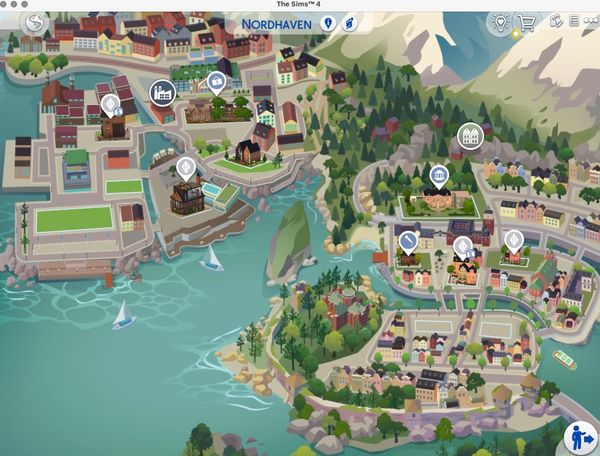Click the compass icon next to Nordhaven
The image size is (600, 456).
(x=349, y=22)
